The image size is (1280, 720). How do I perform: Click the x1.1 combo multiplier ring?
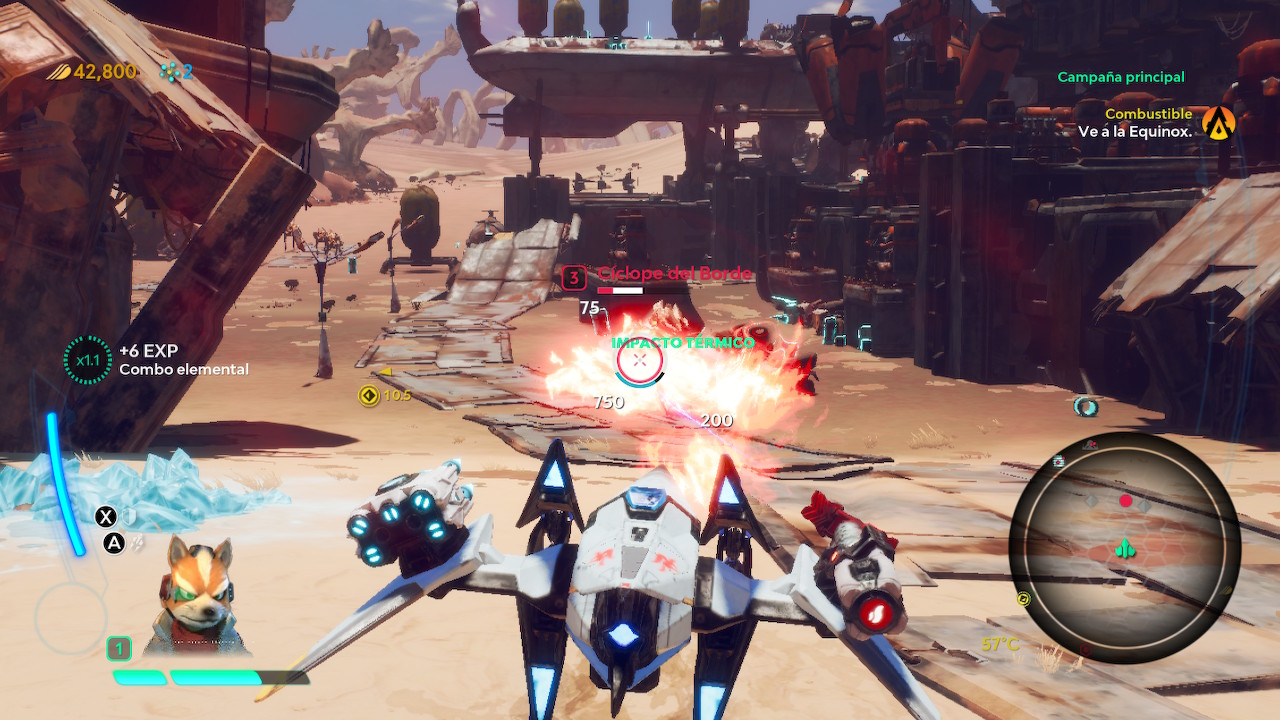click(88, 360)
